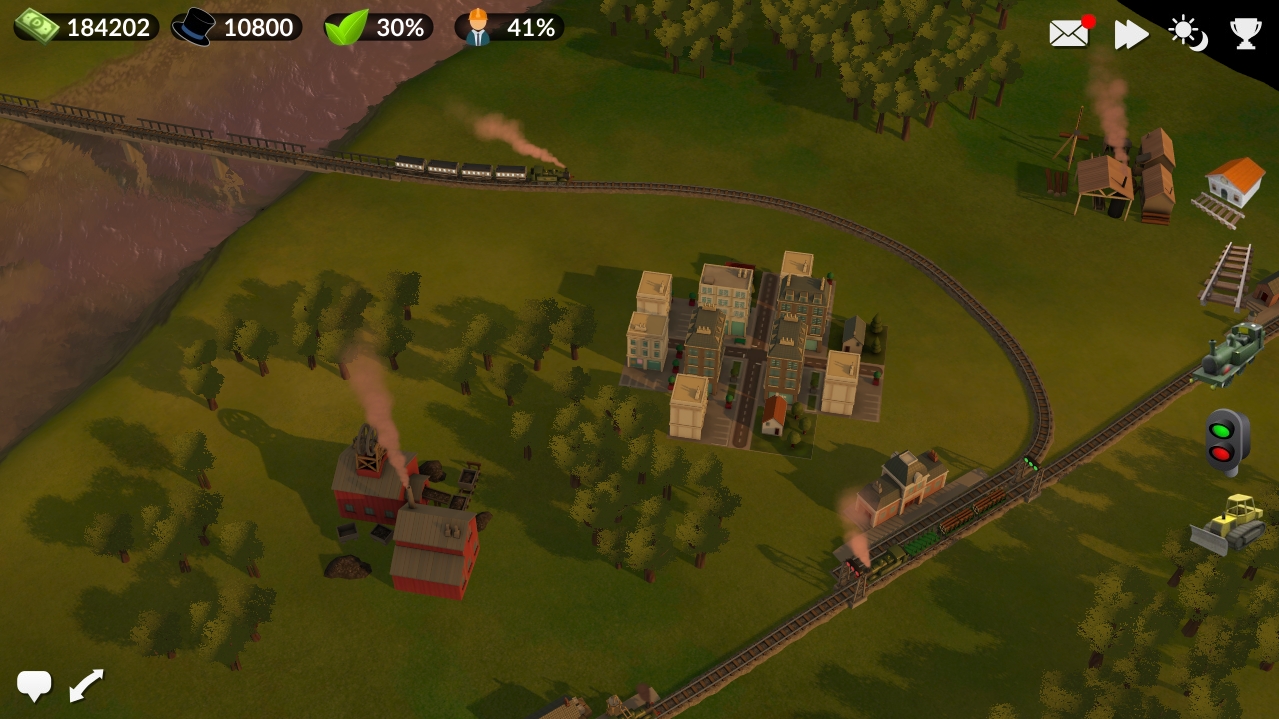Screen dimensions: 1279x719
Task: Pick the traffic signal placement tool
Action: (x=1227, y=441)
